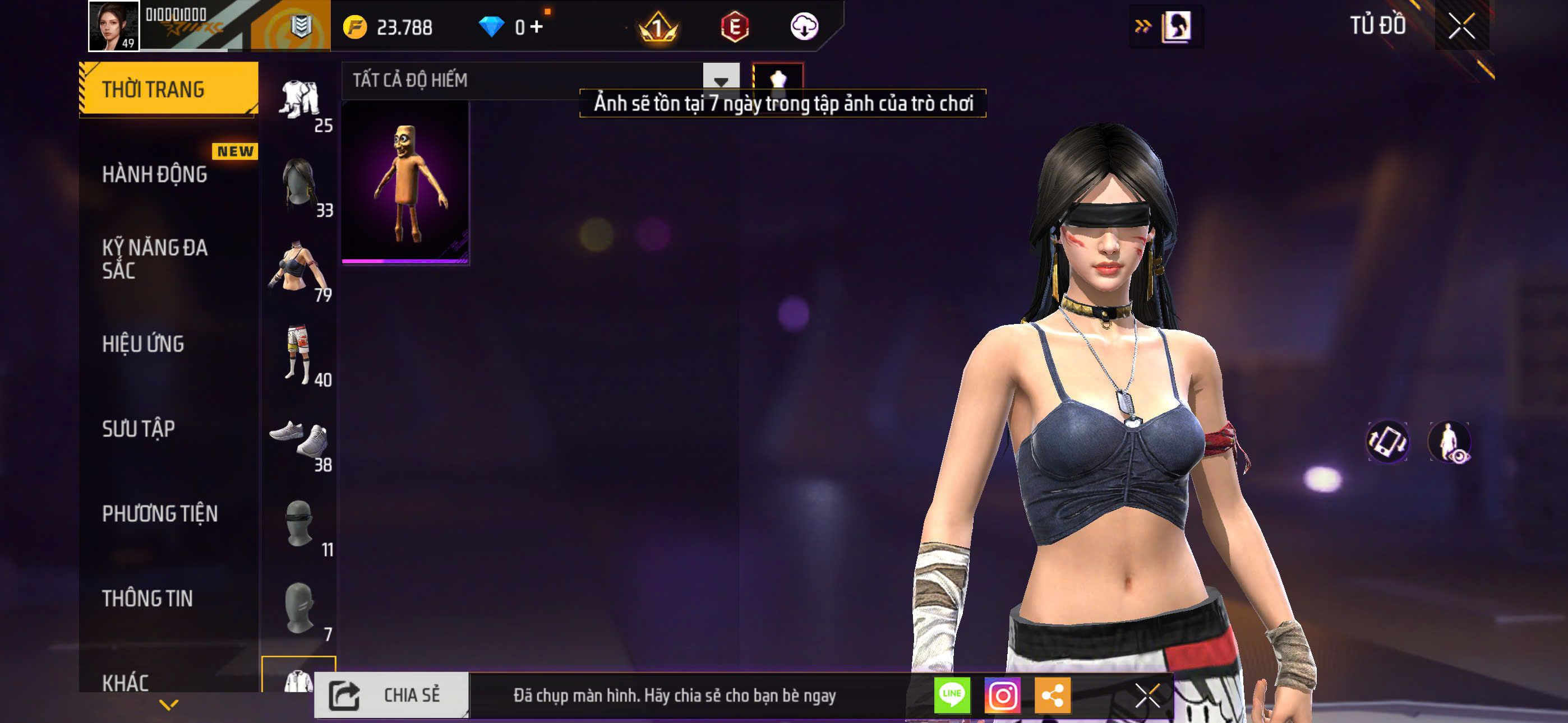Open the Hiệu Ứng tab
The height and width of the screenshot is (723, 1568).
pyautogui.click(x=143, y=344)
